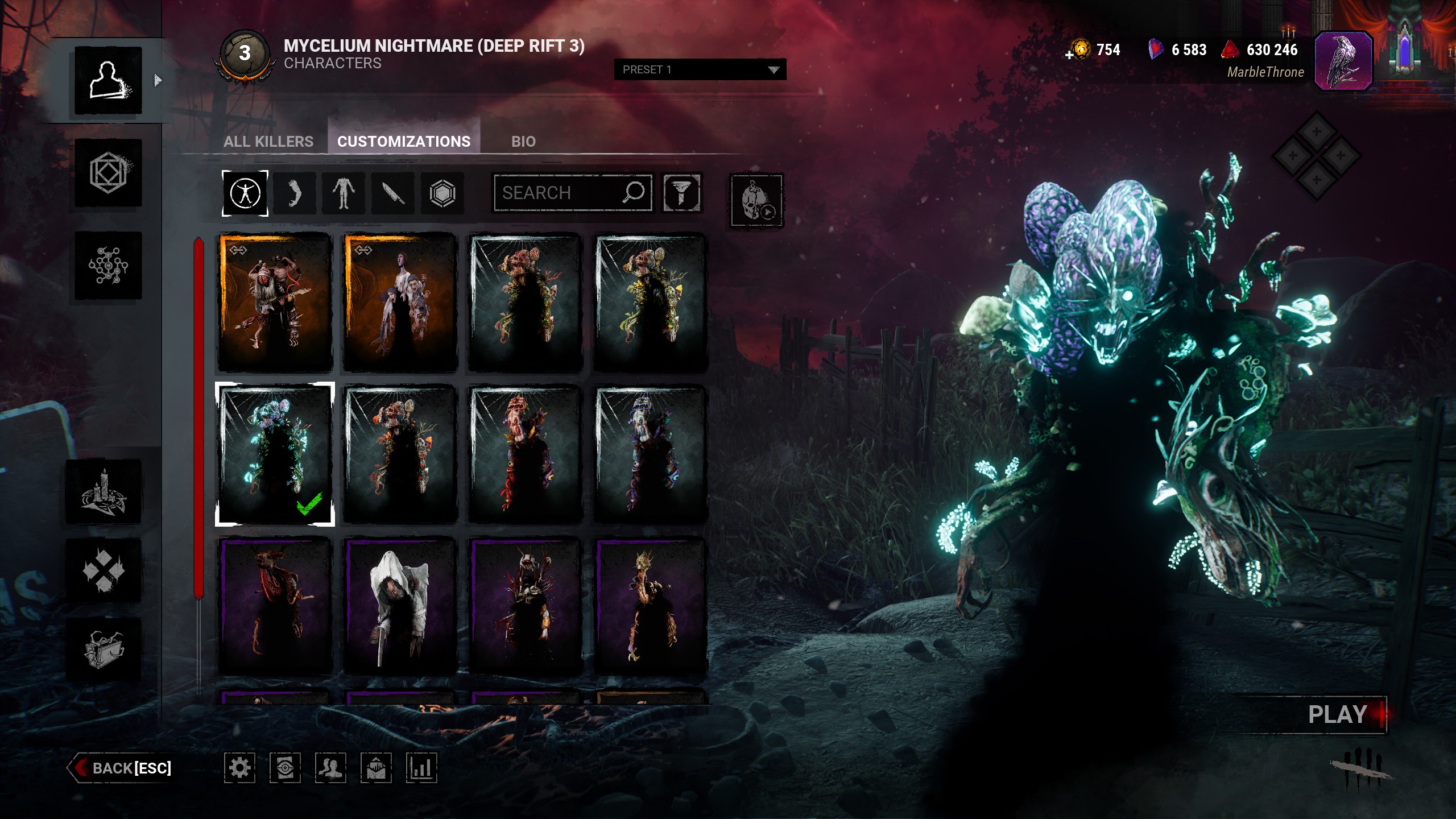Viewport: 1456px width, 819px height.
Task: Open the Bio tab
Action: pyautogui.click(x=523, y=141)
